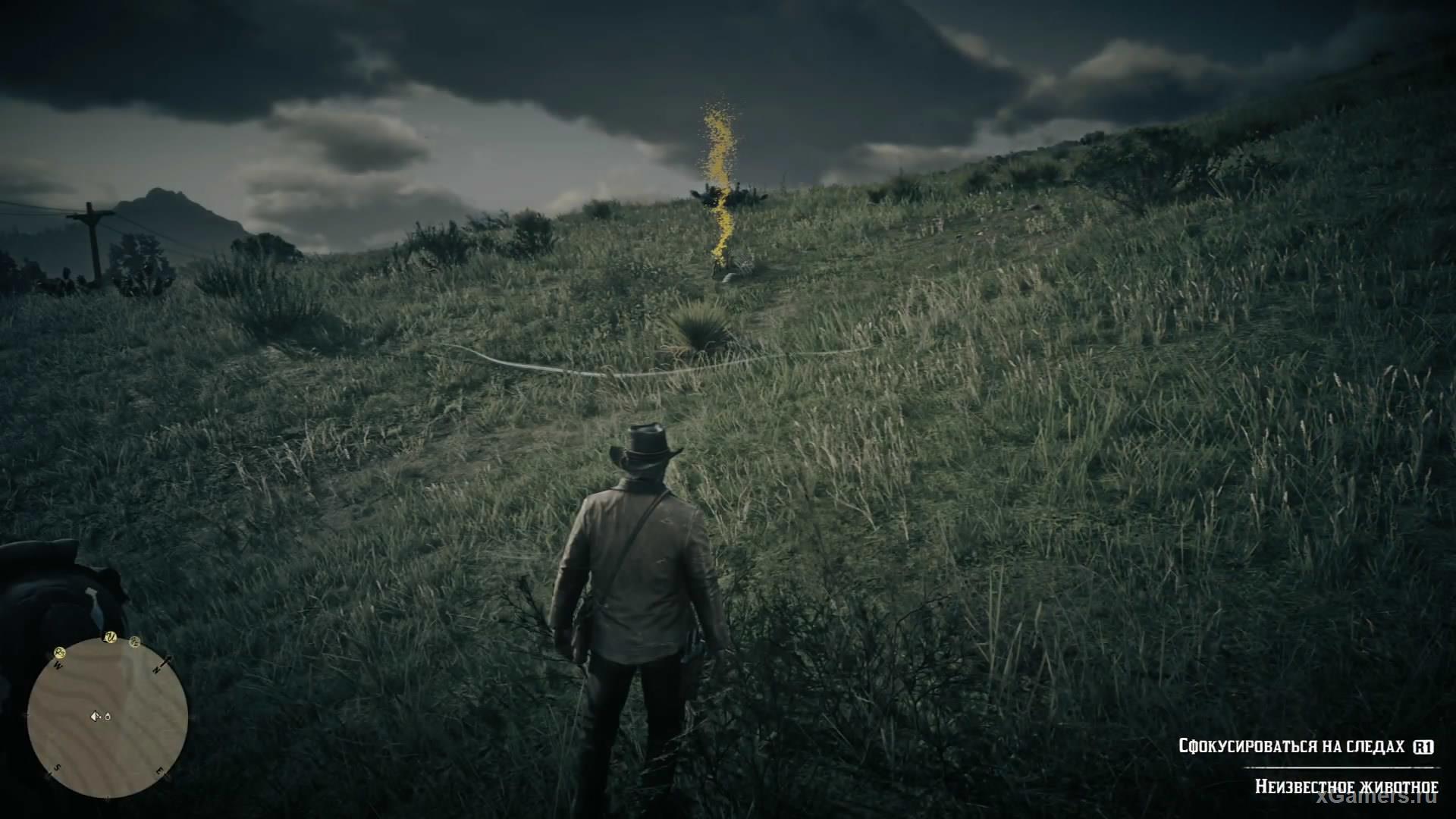Click the player arrow at the minimap center
1456x819 pixels.
coord(96,715)
